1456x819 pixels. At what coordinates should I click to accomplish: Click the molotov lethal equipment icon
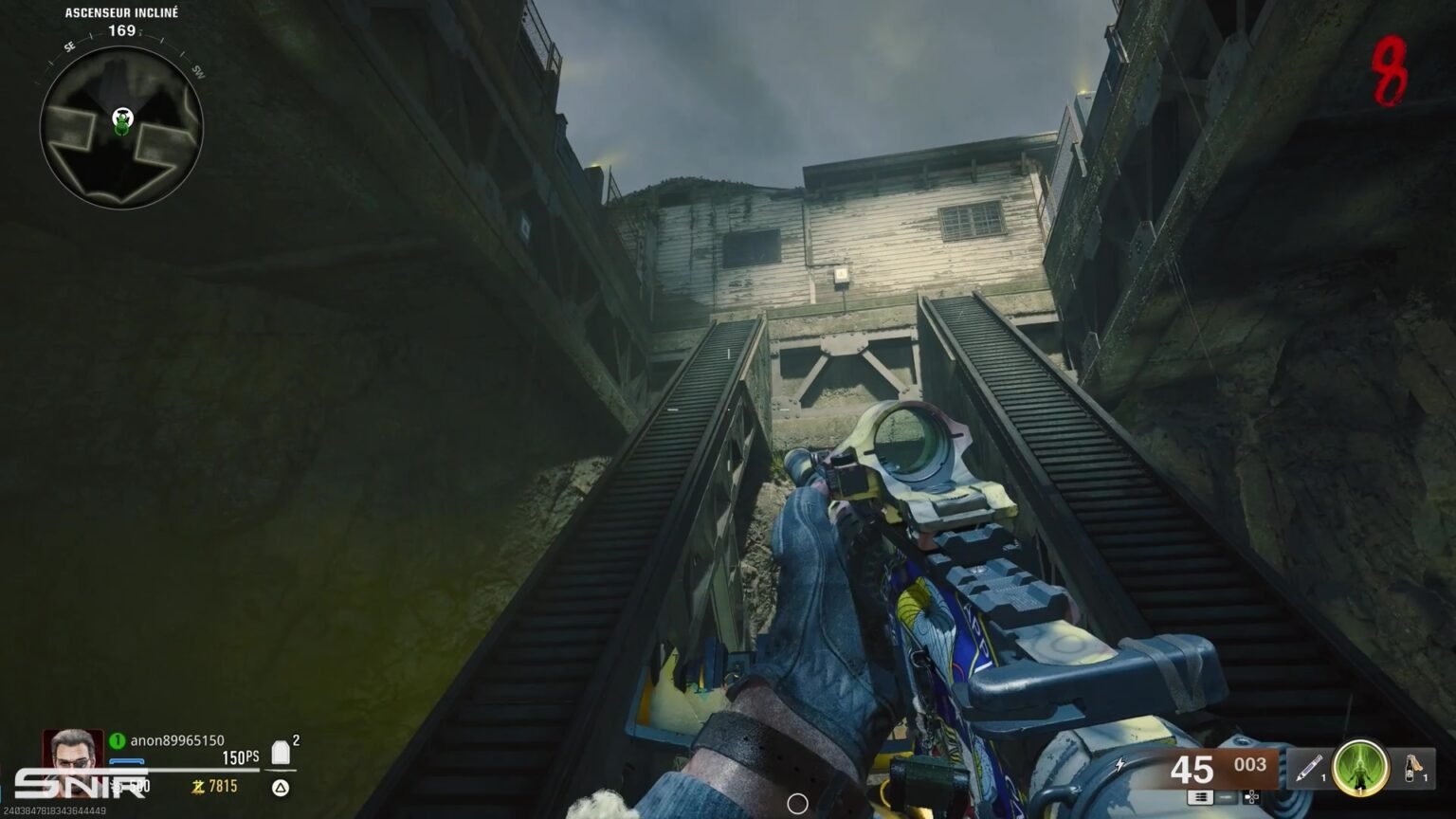[1410, 768]
